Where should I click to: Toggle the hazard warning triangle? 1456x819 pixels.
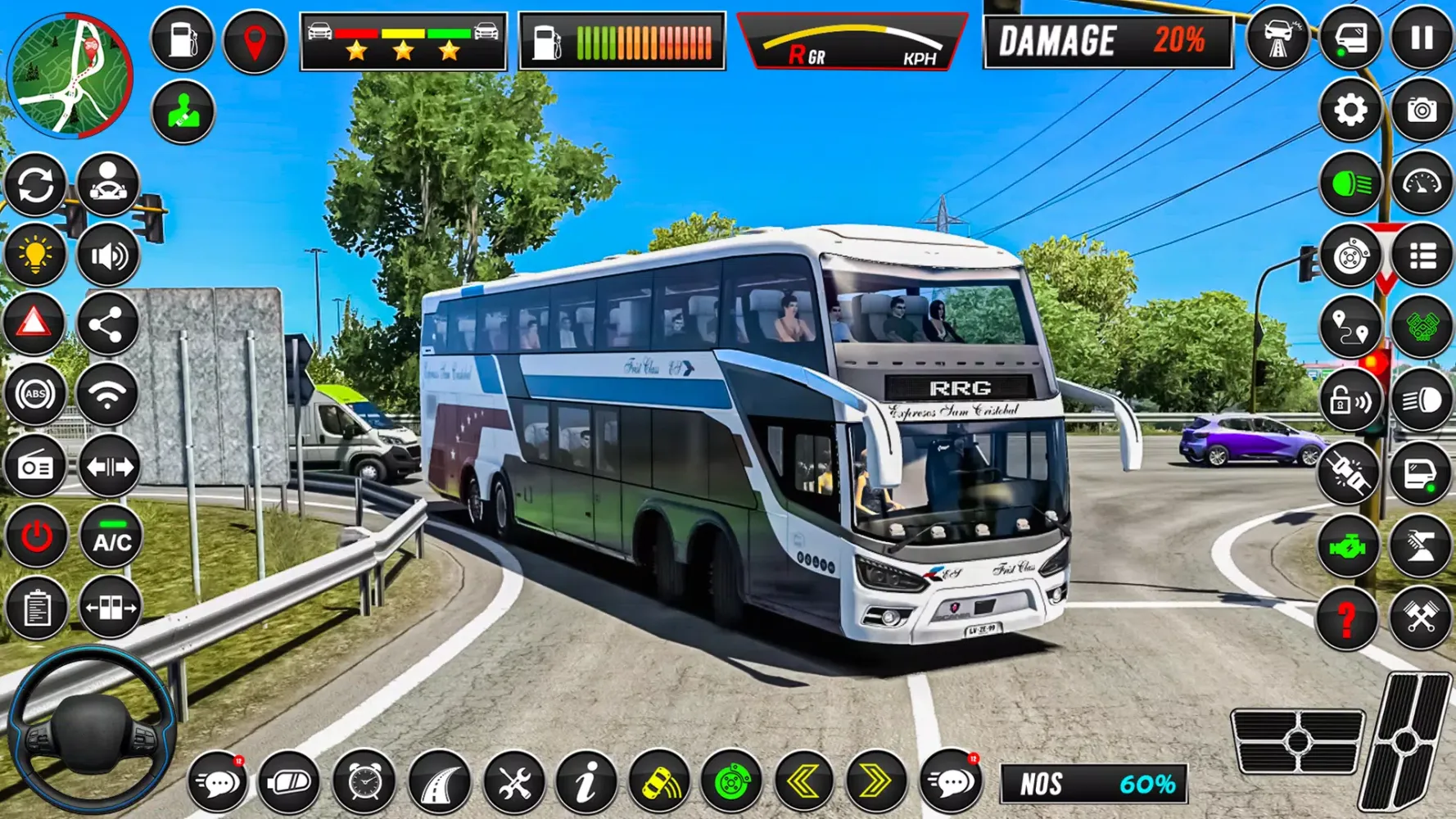[x=35, y=323]
